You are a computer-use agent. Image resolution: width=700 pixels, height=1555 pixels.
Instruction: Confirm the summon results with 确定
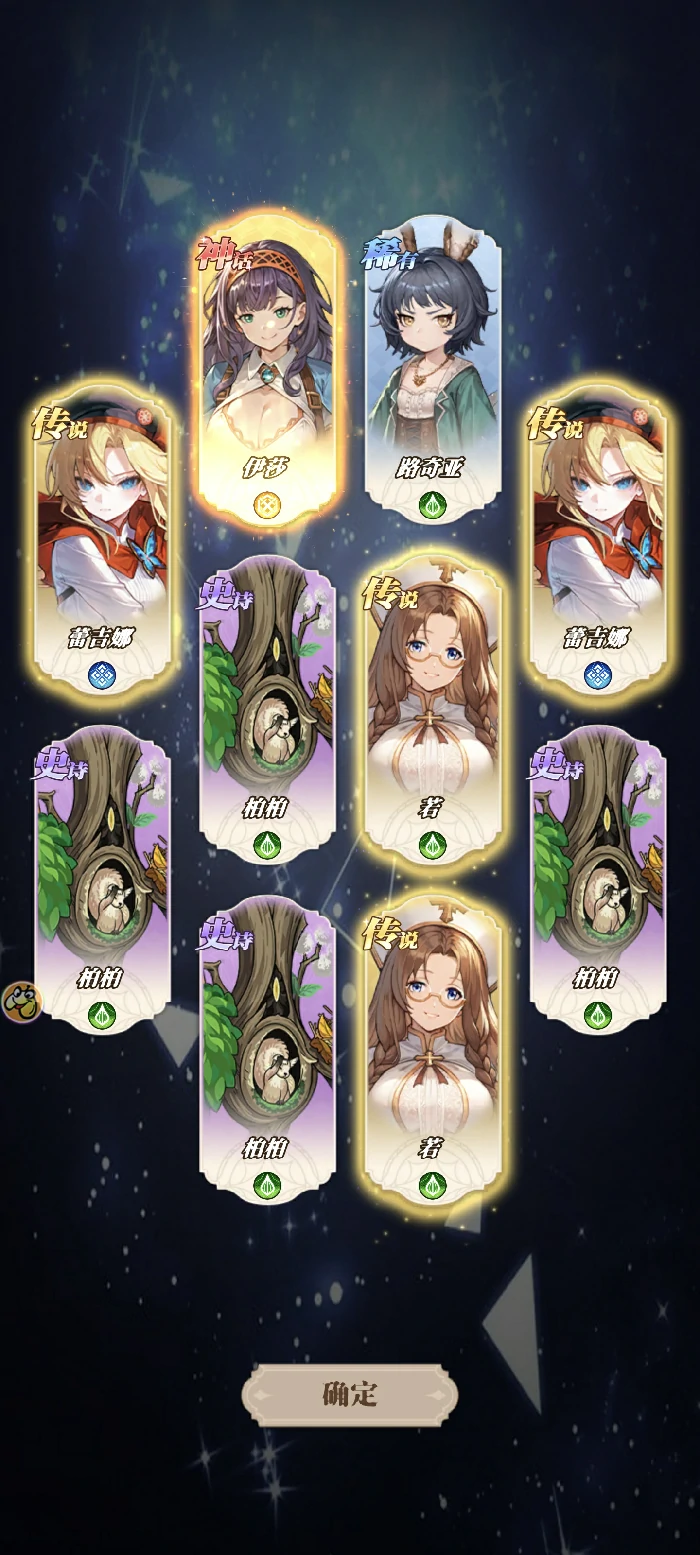coord(350,1394)
